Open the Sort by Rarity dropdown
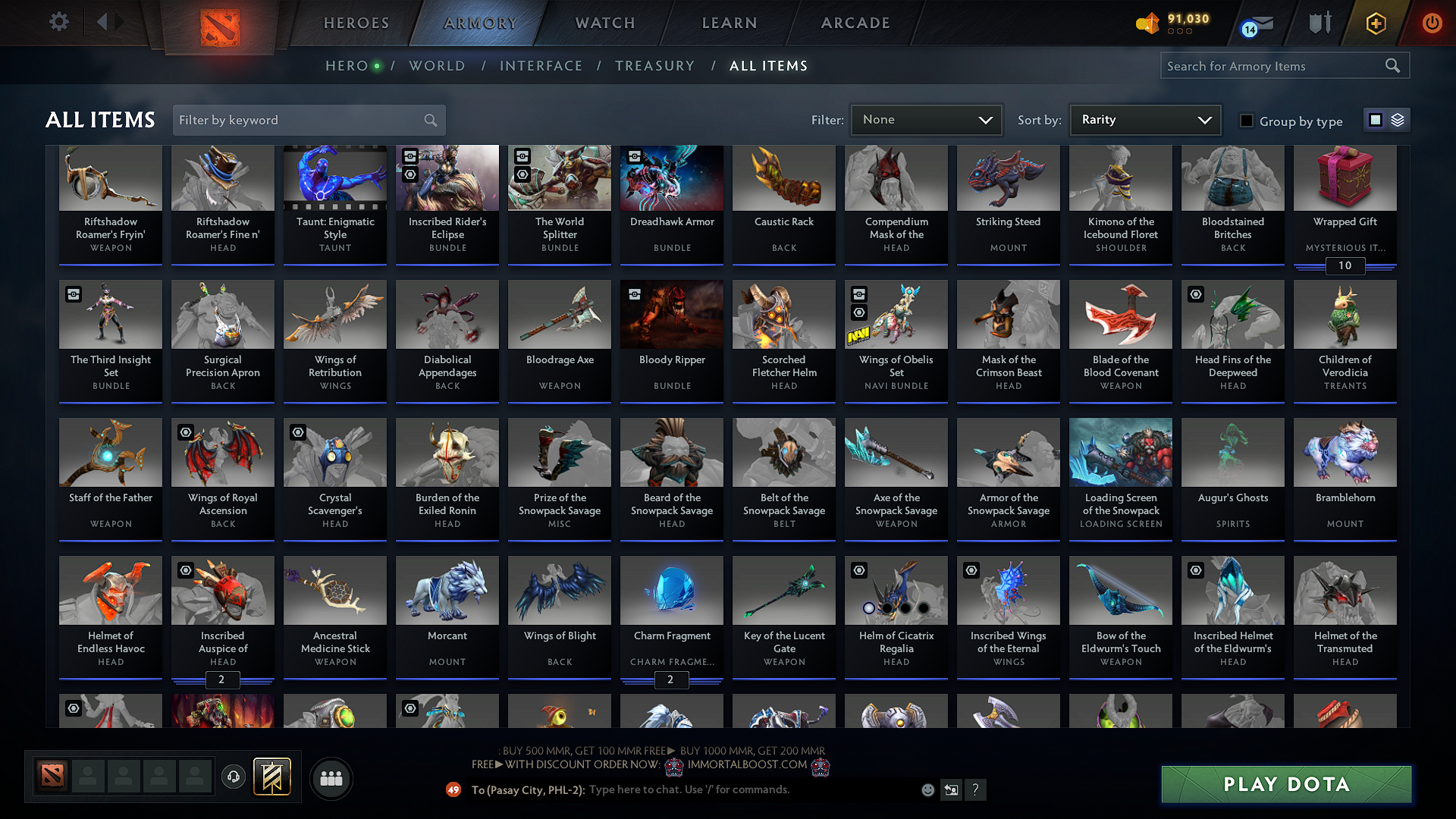Image resolution: width=1456 pixels, height=819 pixels. point(1144,119)
